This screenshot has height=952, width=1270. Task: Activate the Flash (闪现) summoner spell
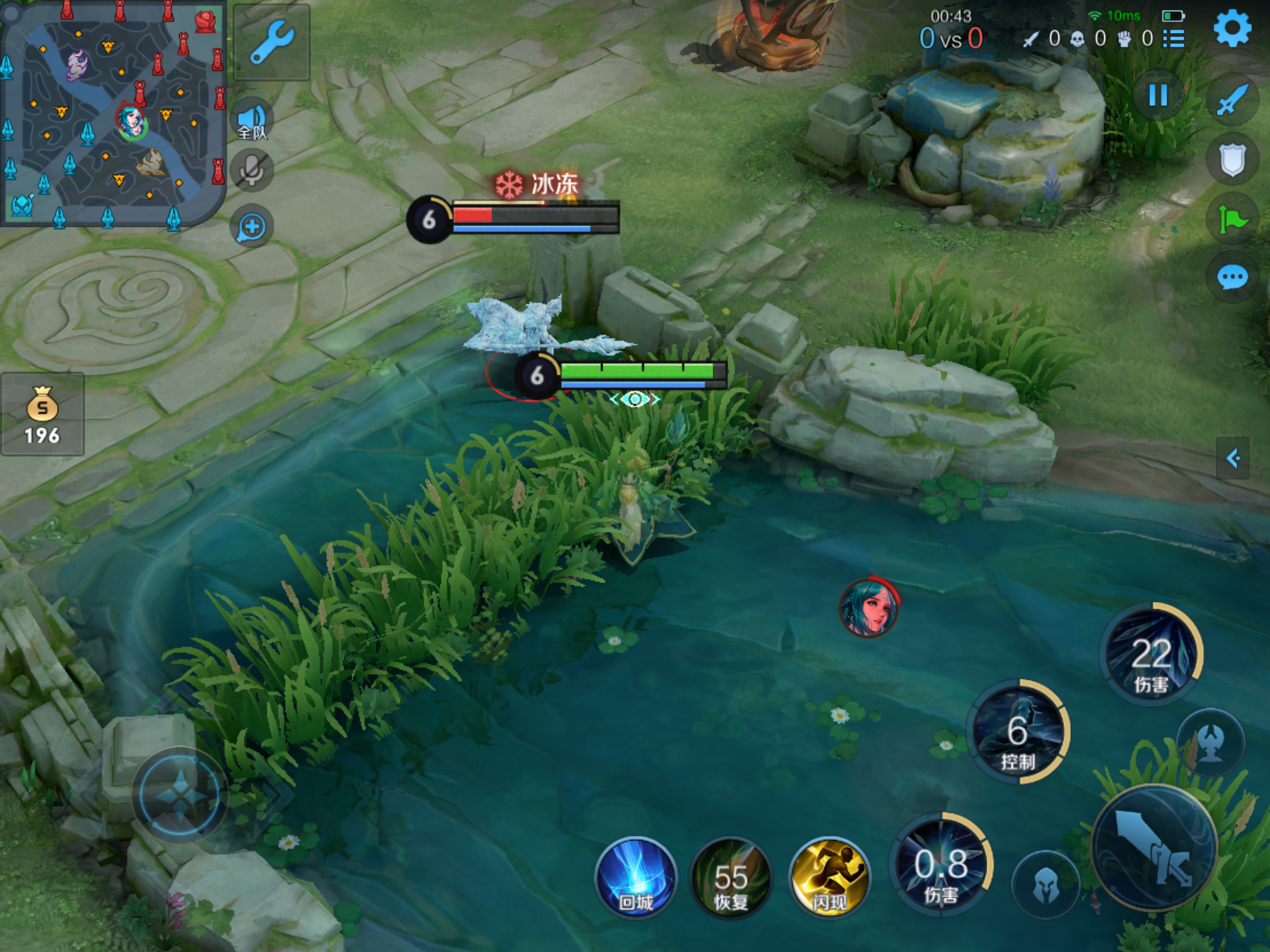830,877
